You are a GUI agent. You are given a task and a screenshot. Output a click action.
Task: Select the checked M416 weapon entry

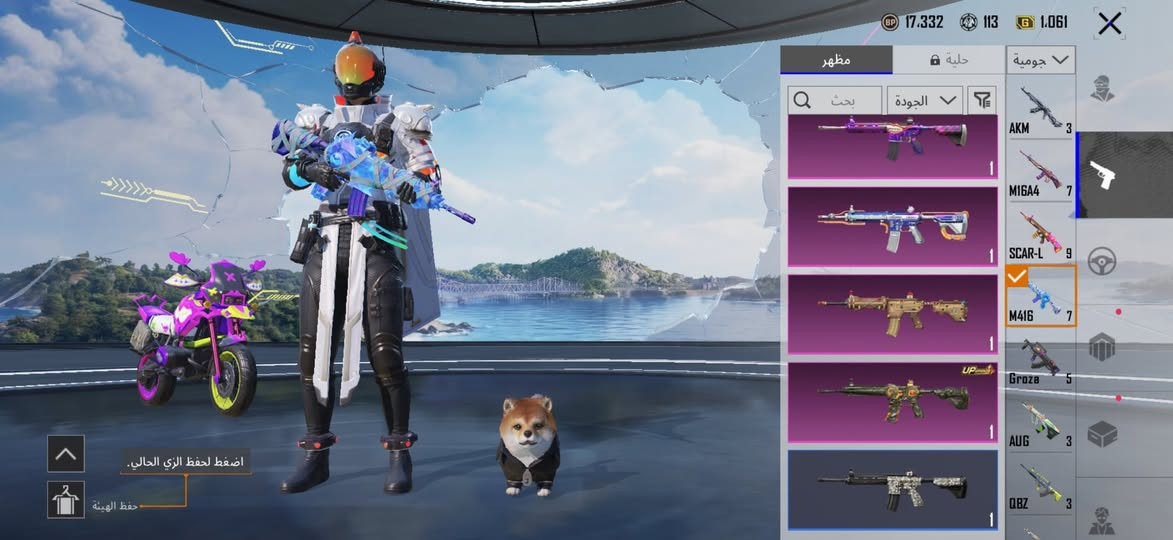(x=1040, y=298)
